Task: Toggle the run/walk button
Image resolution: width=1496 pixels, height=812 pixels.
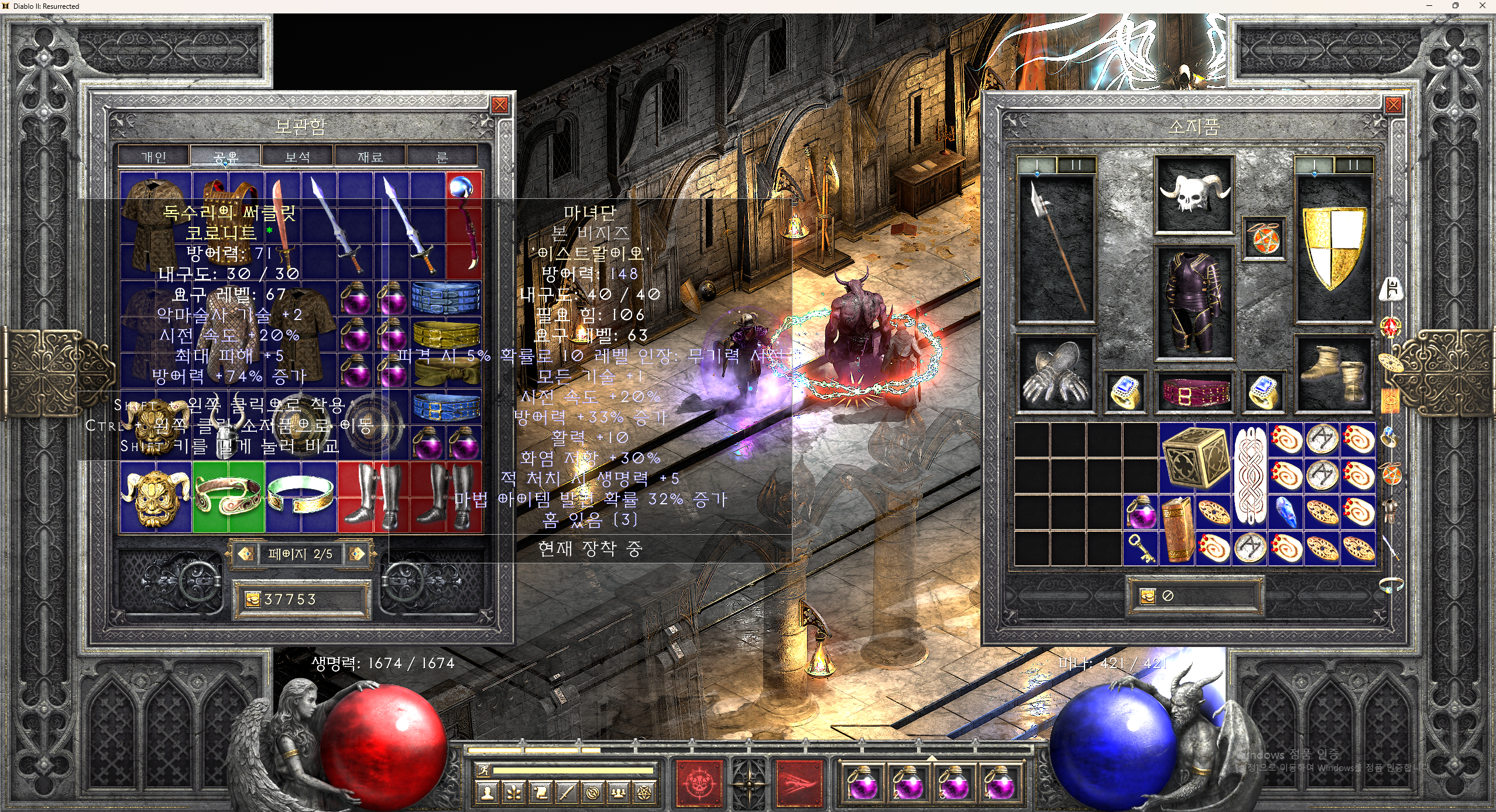Action: tap(483, 770)
